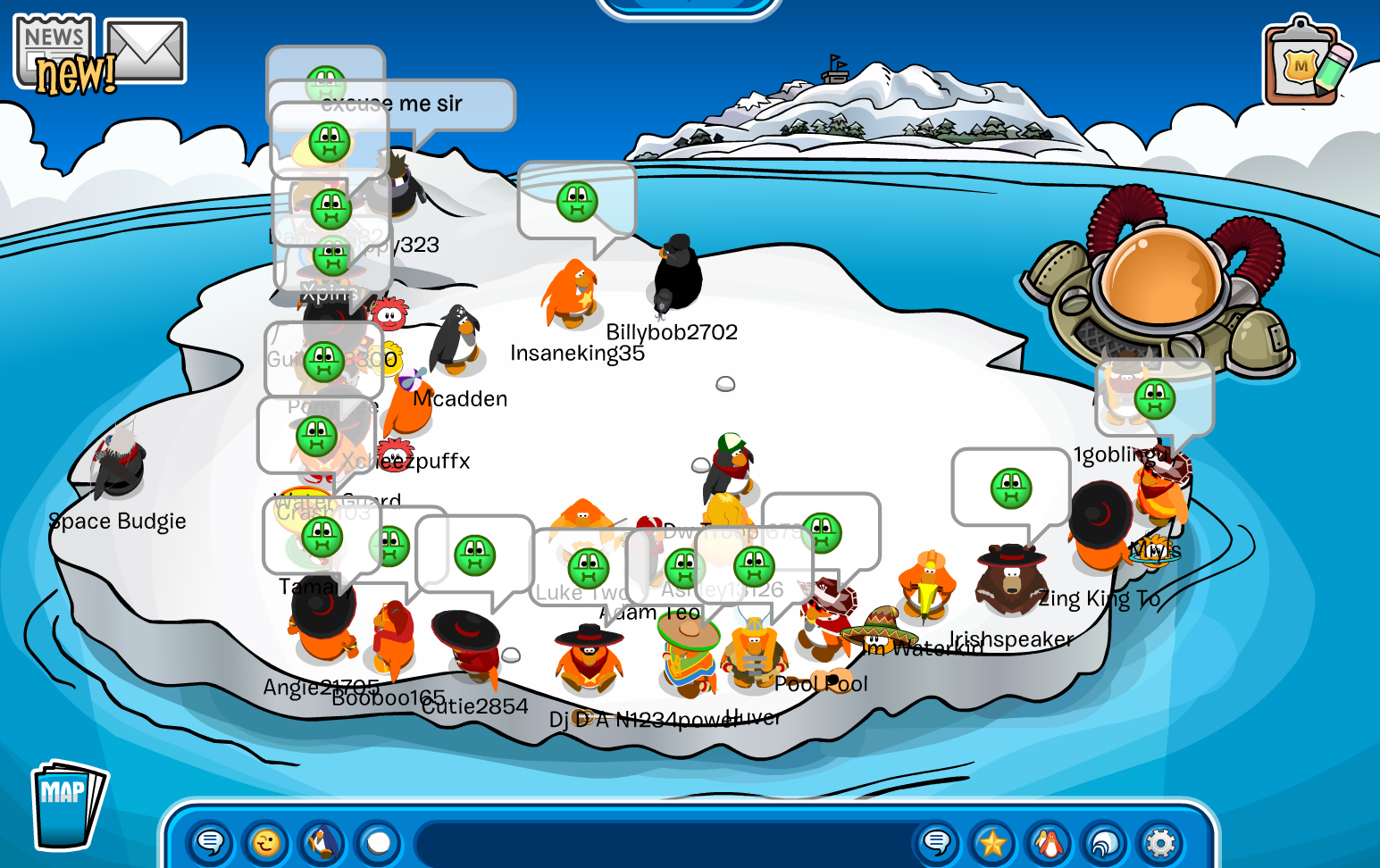Open the gear settings menu
The width and height of the screenshot is (1380, 868).
1160,842
